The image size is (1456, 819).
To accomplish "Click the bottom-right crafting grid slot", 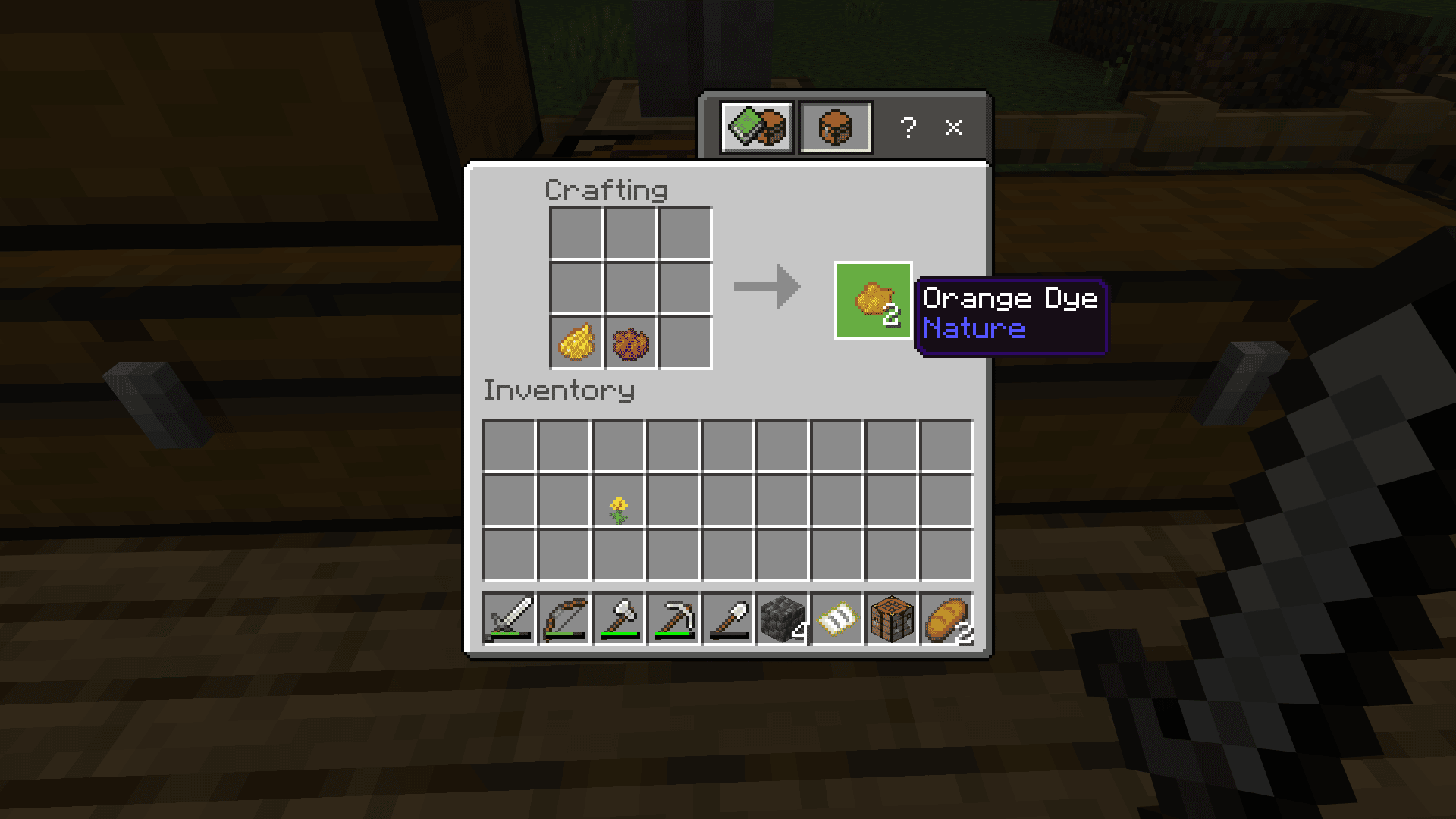I will (x=685, y=342).
